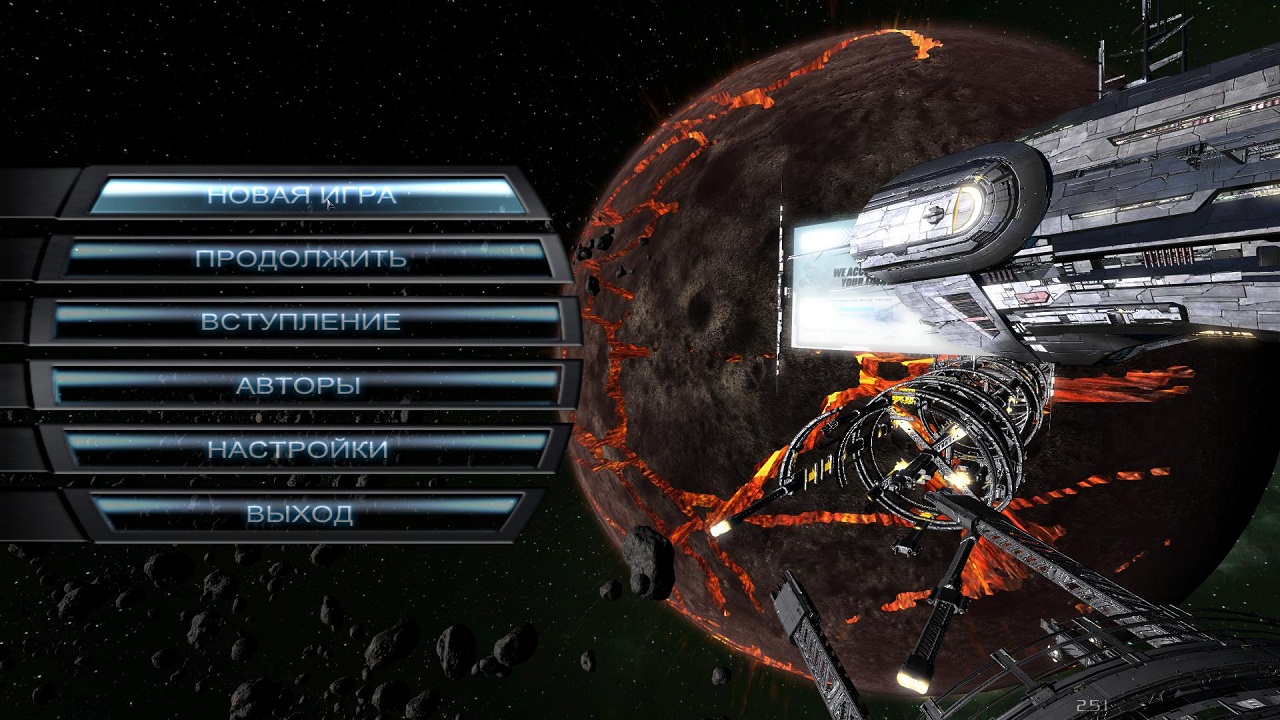Start a new game via Новая игра
1280x720 pixels.
tap(302, 195)
